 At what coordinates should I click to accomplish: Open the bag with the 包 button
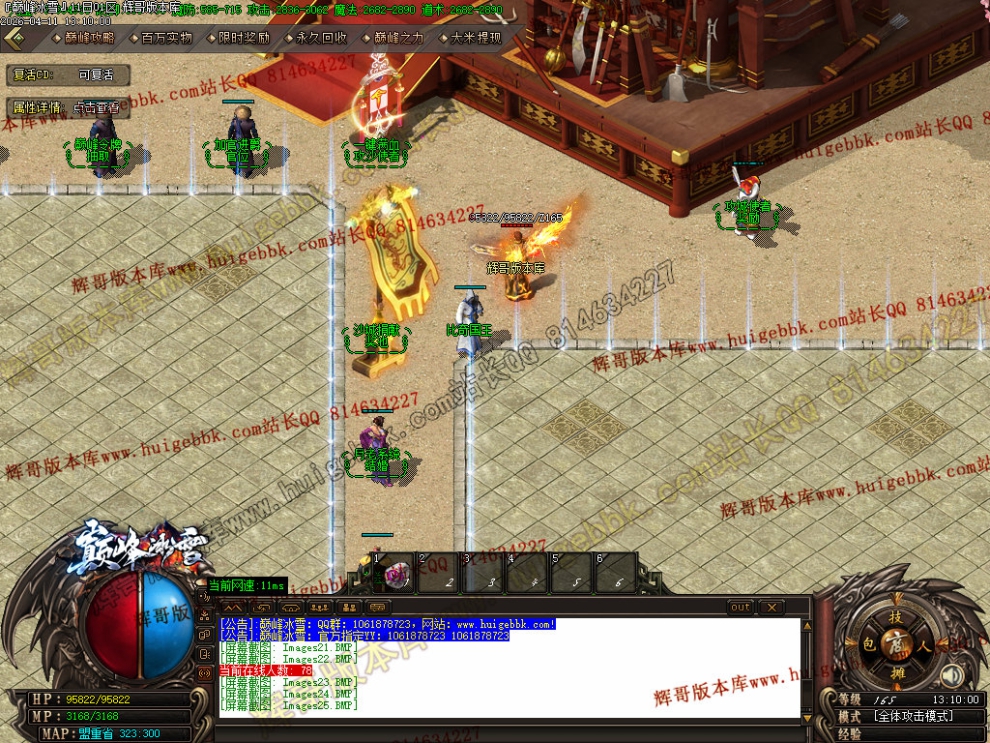click(x=869, y=645)
